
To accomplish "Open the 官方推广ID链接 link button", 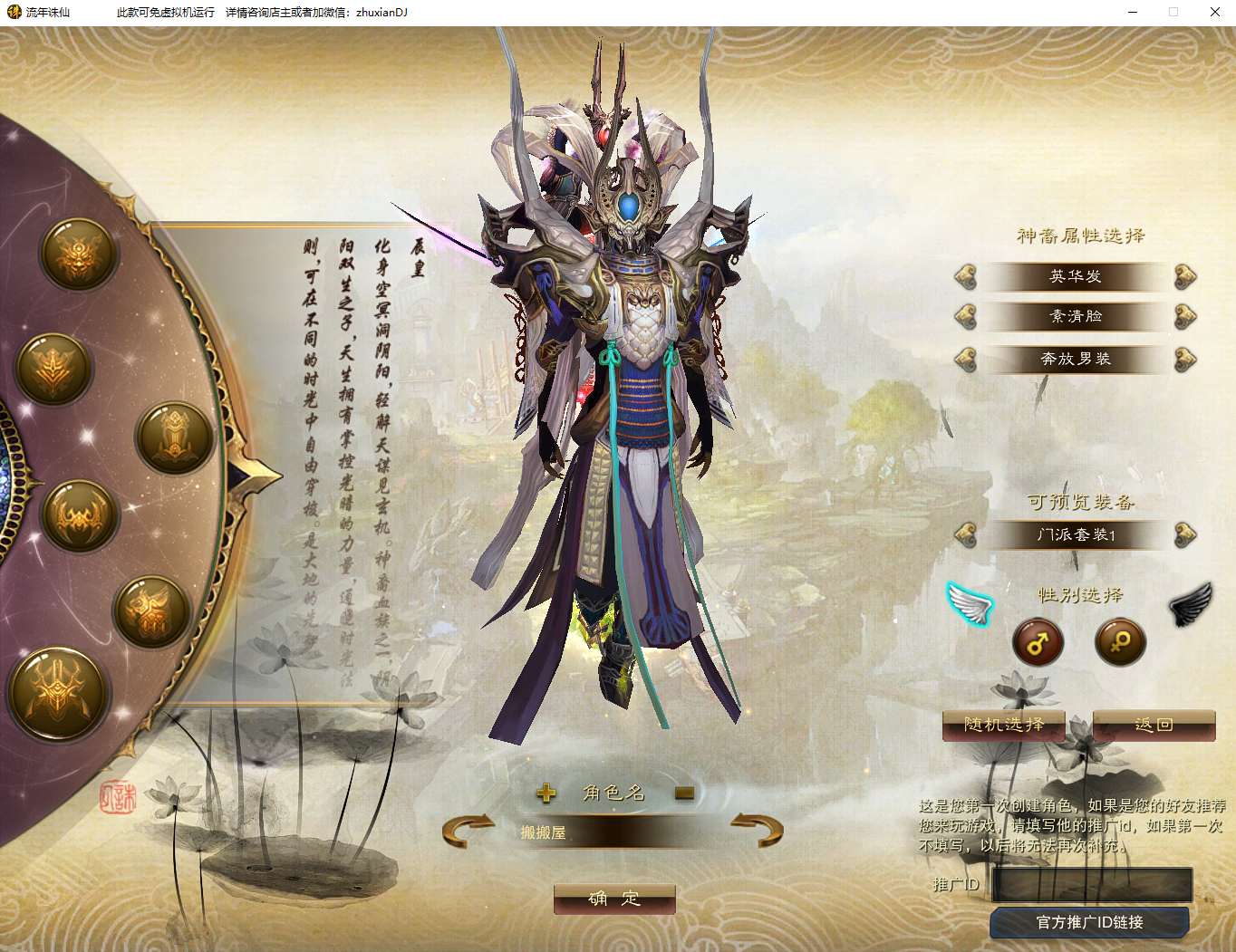I will point(1089,922).
